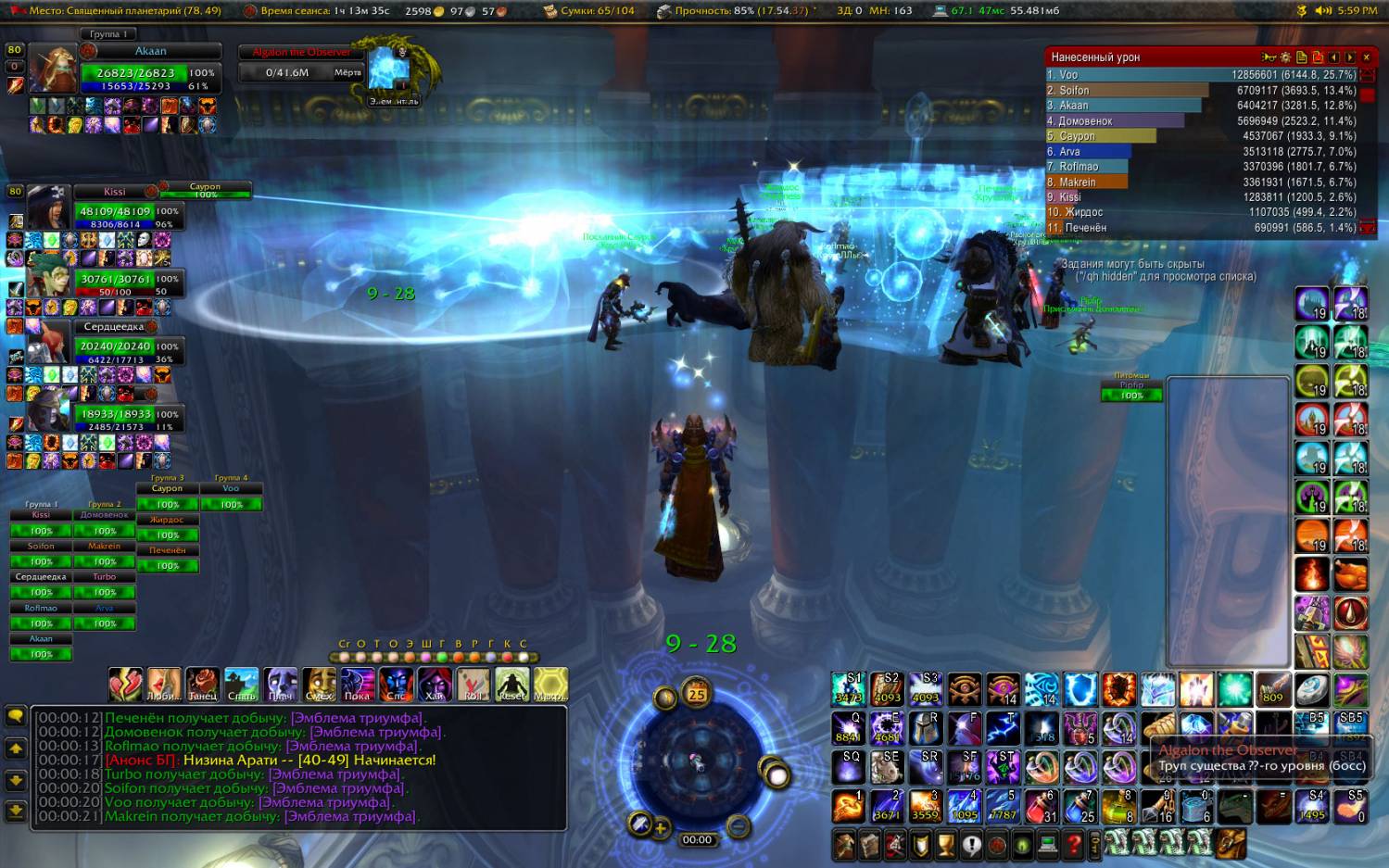Show the next damage meter segment arrow

point(1350,57)
